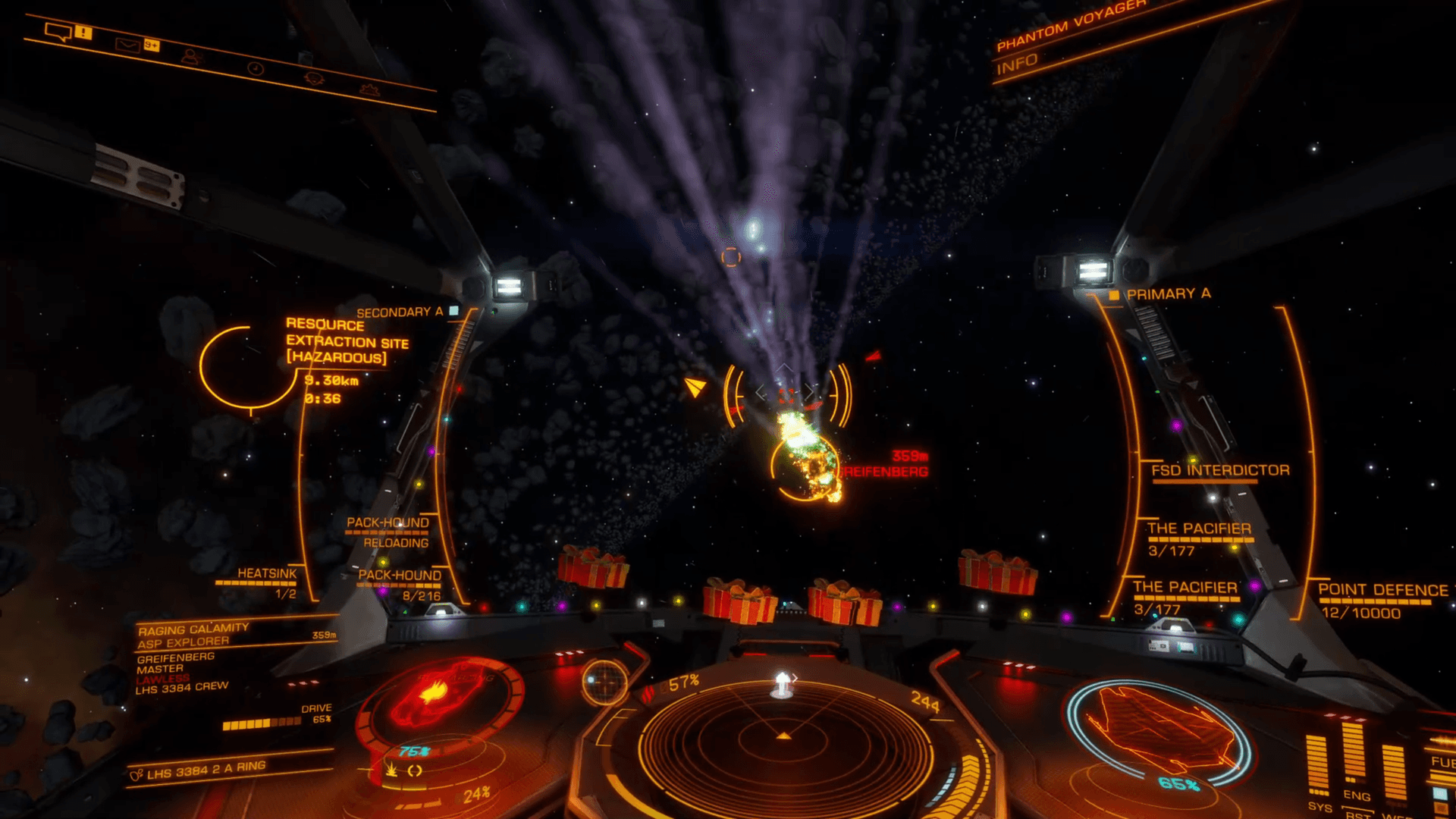Click the SYS power distributor column
1456x819 pixels.
(1317, 766)
